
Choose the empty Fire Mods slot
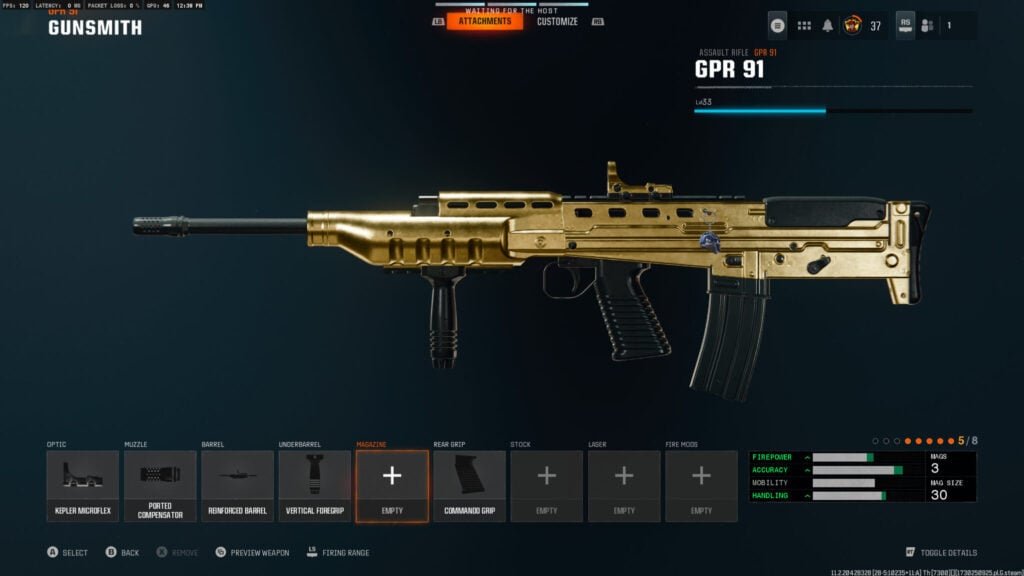tap(701, 485)
